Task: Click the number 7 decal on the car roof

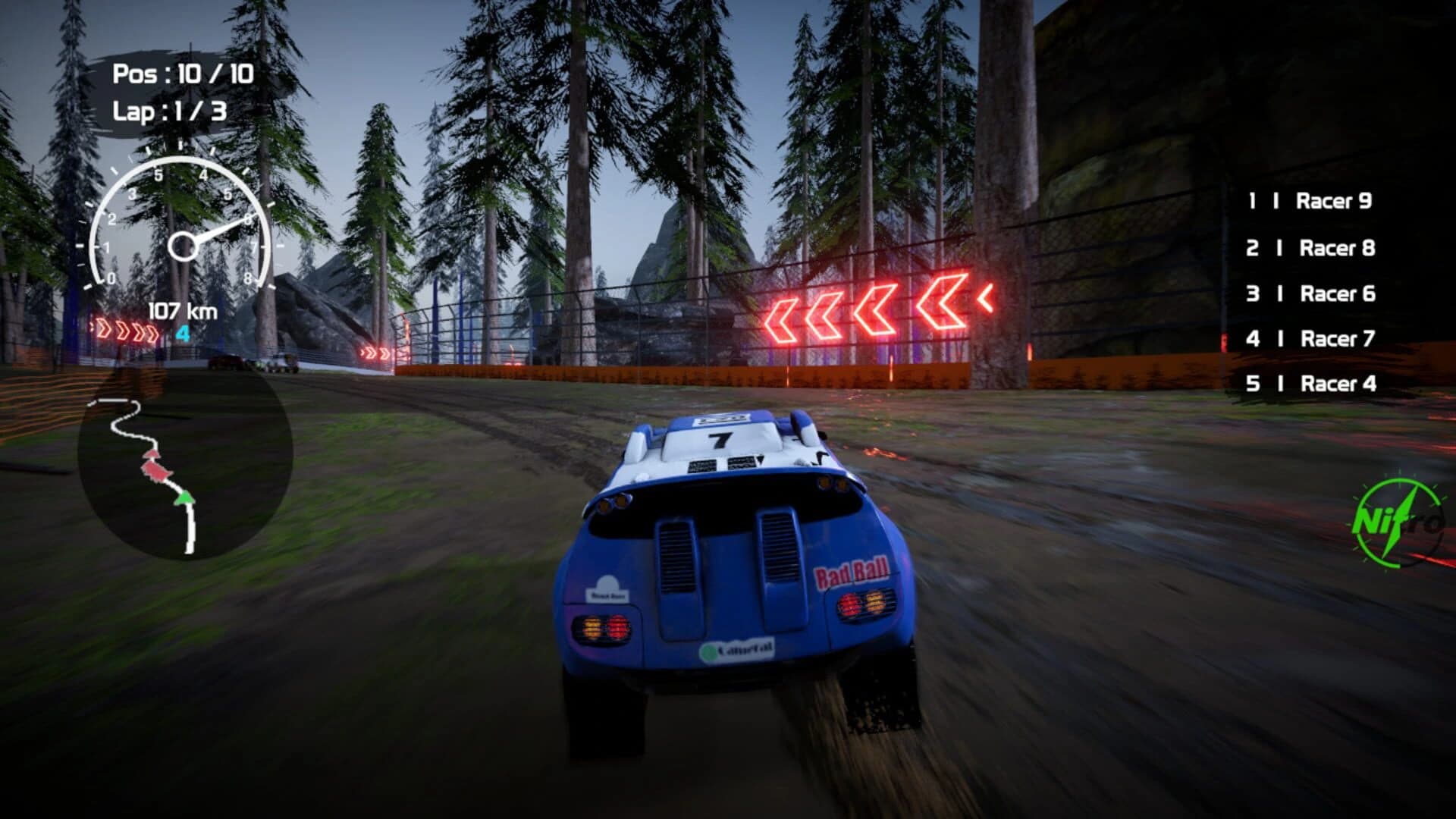Action: 719,441
